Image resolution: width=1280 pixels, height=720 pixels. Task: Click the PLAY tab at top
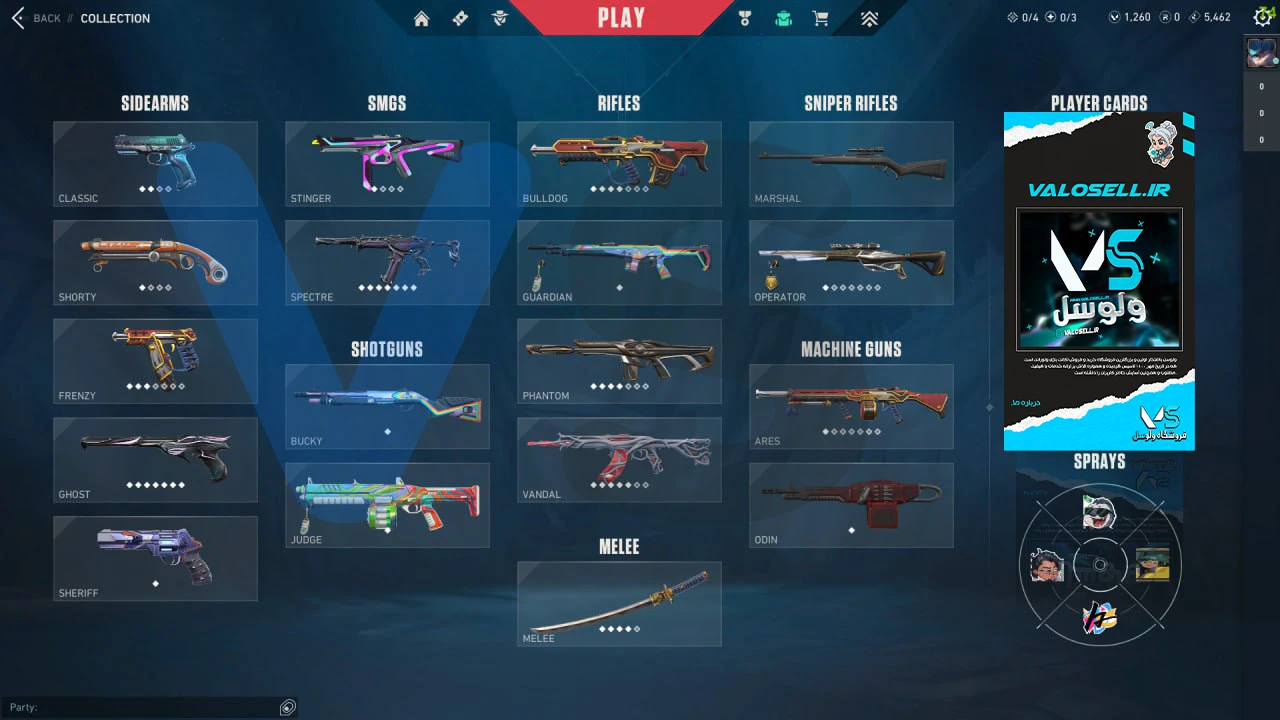[x=621, y=18]
